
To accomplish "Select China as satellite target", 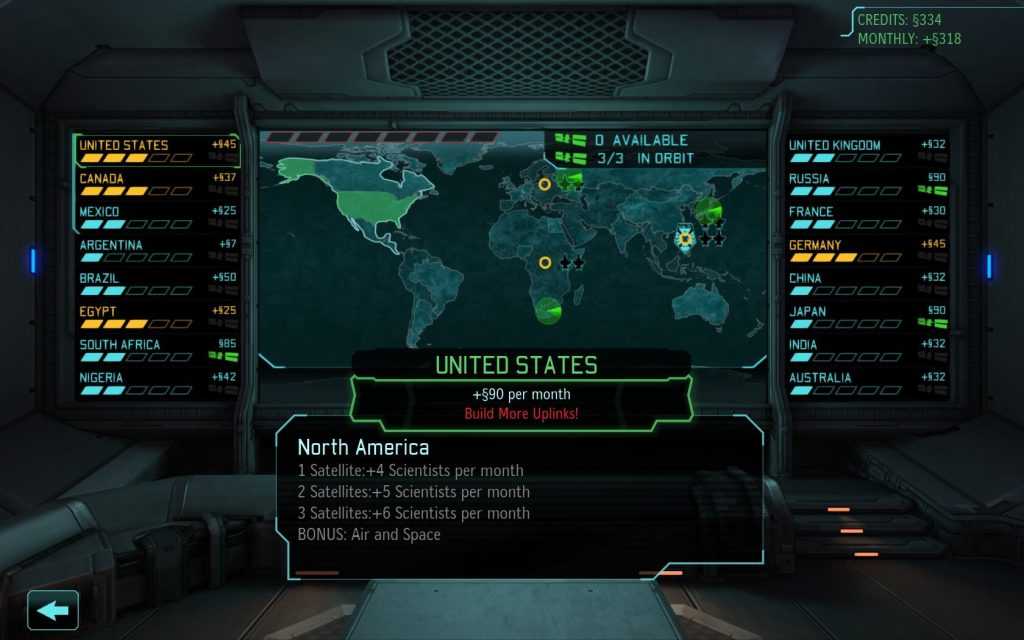I will pyautogui.click(x=866, y=283).
